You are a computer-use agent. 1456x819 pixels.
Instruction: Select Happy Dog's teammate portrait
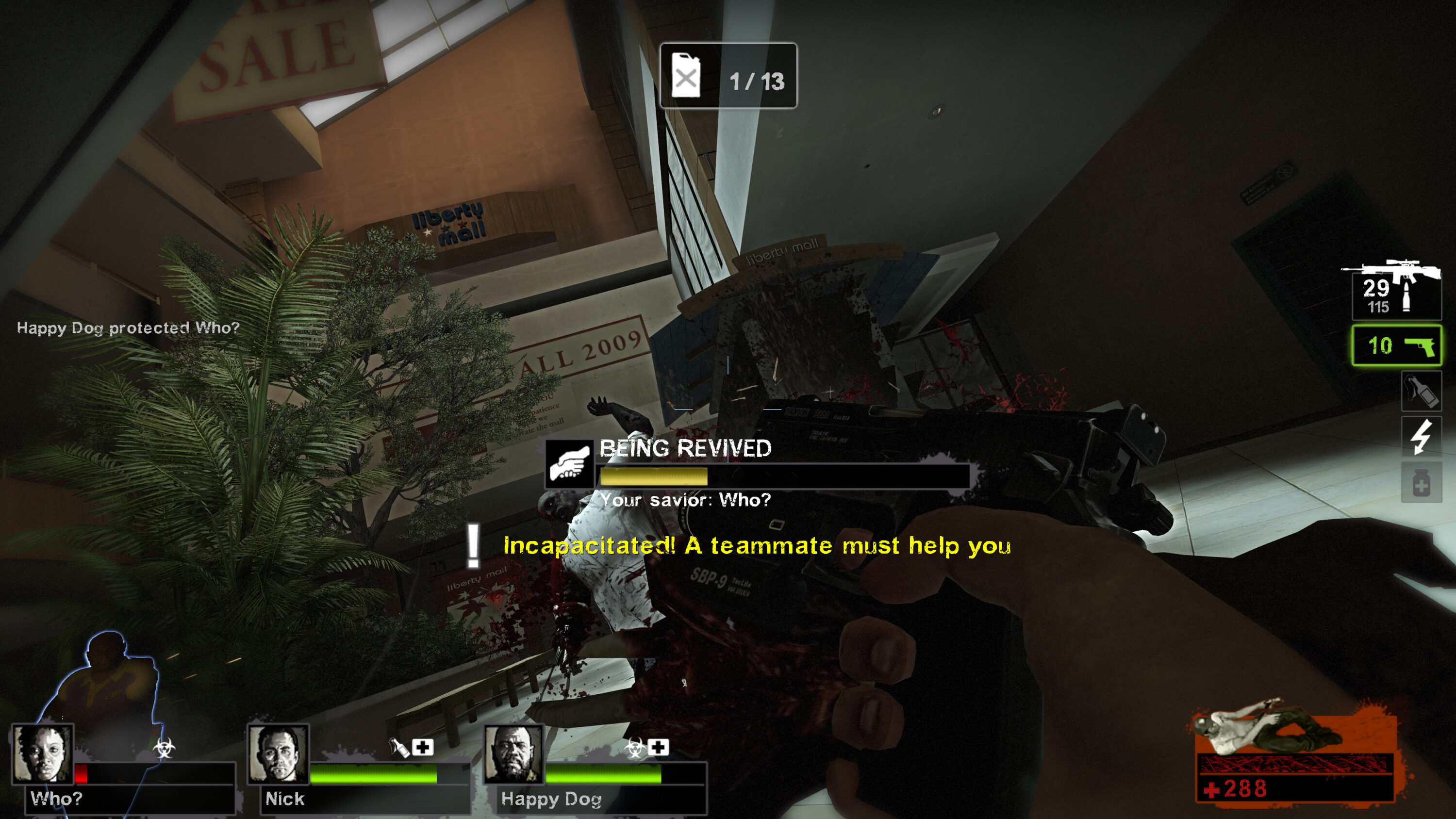pos(514,754)
